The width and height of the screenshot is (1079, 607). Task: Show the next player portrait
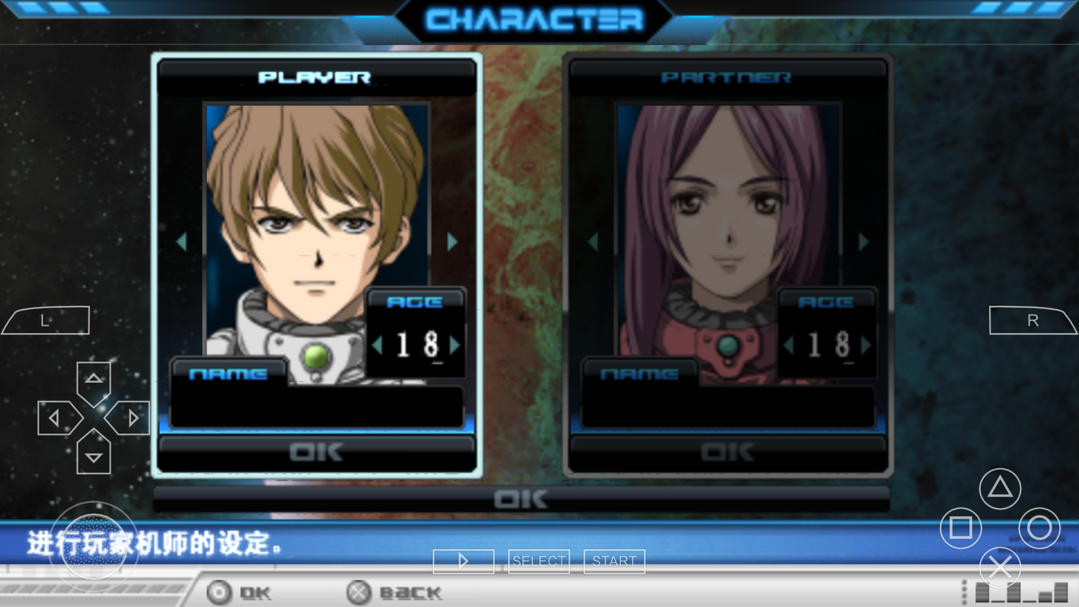453,241
